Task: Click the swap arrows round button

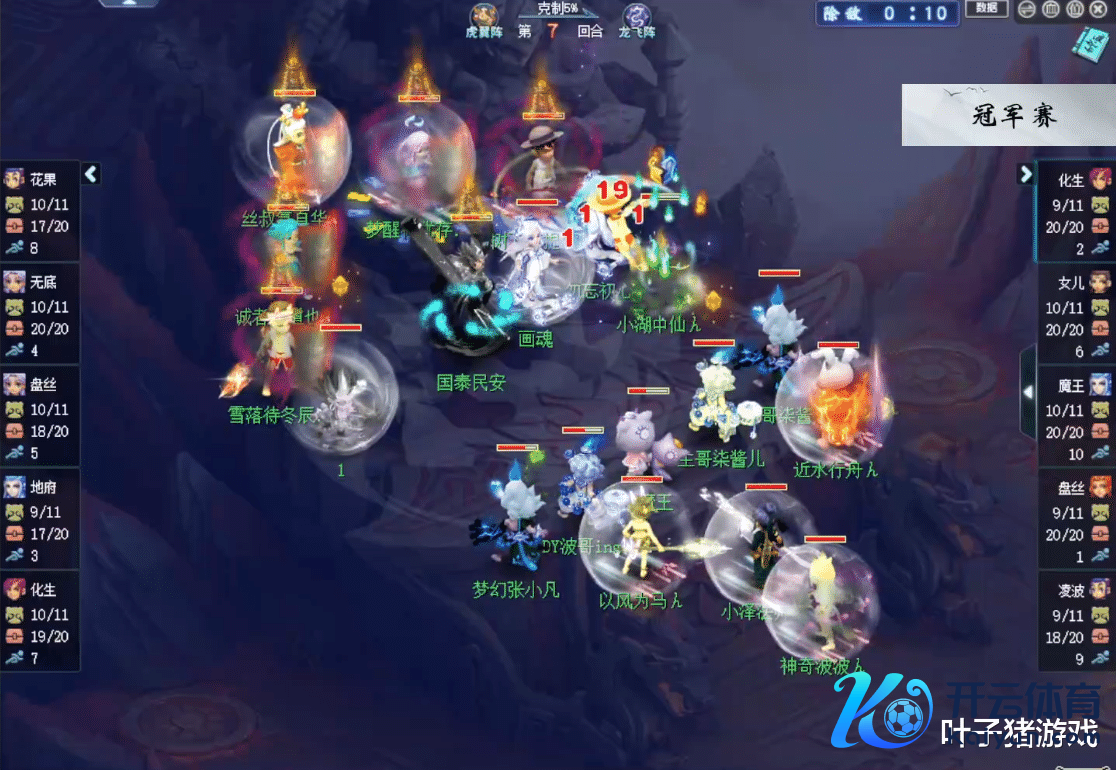Action: [x=1027, y=10]
